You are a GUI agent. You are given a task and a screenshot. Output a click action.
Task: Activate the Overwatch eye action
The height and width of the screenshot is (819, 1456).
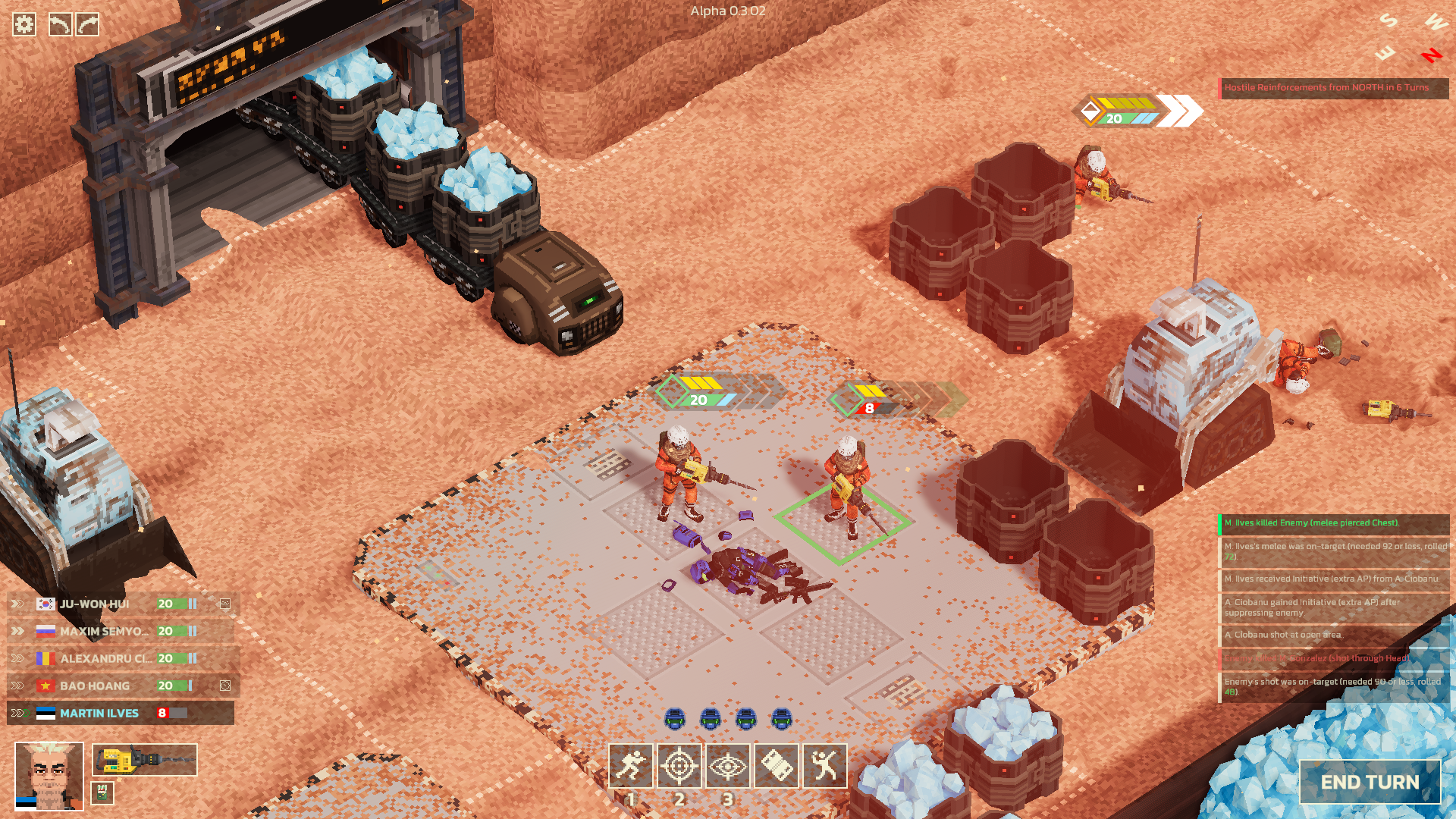(x=728, y=767)
